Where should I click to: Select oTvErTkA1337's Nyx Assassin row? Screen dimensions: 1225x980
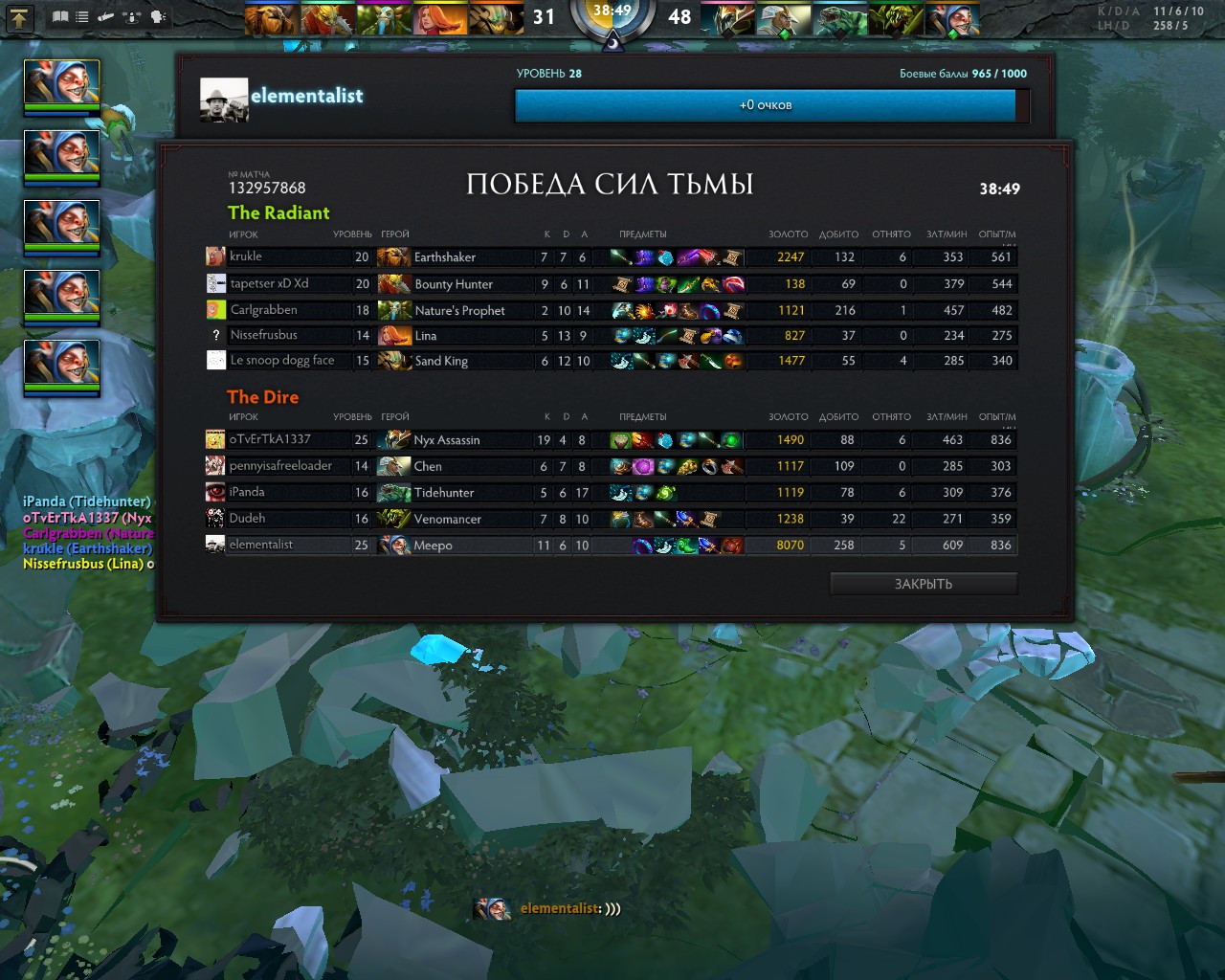[611, 440]
